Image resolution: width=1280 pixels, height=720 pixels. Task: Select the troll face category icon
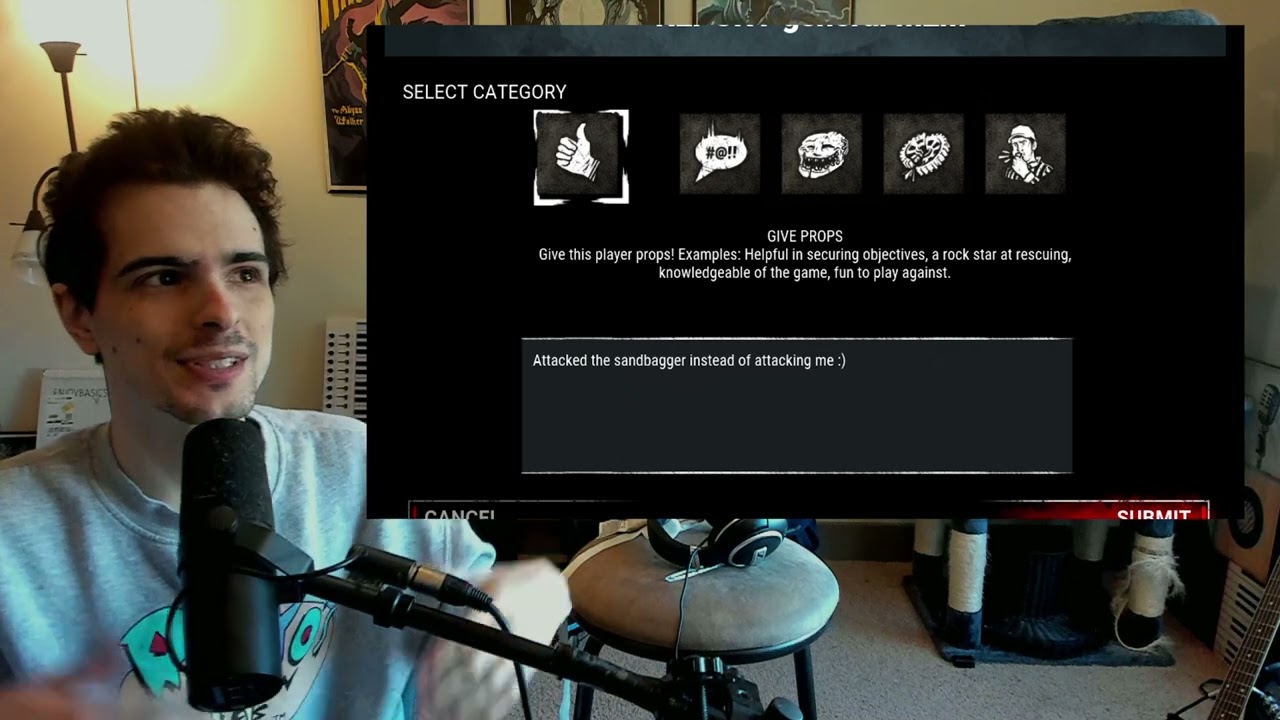point(821,153)
